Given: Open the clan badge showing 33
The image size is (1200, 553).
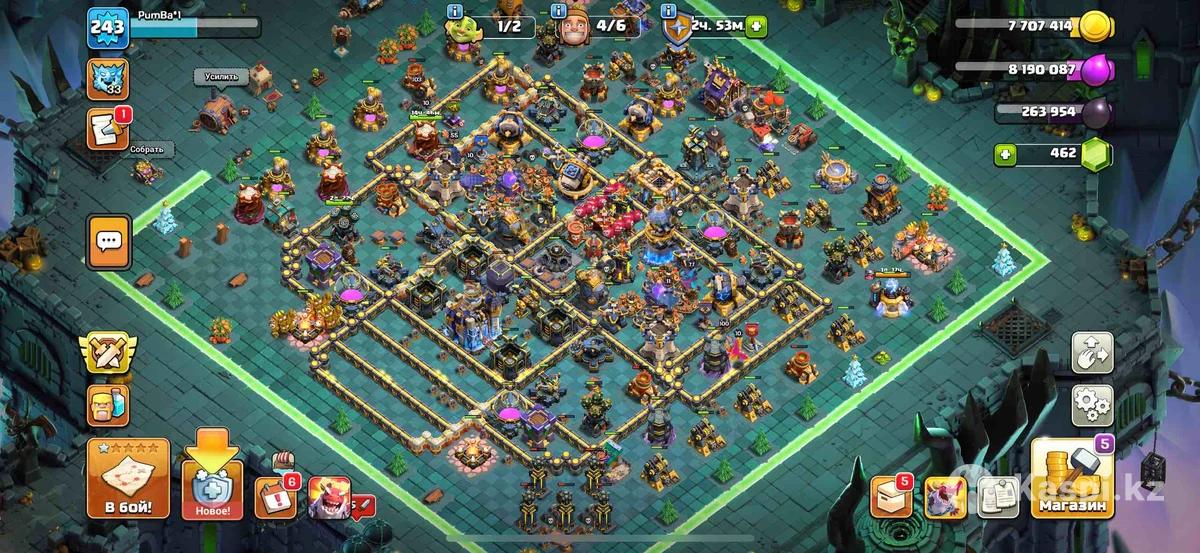Looking at the screenshot, I should coord(107,78).
